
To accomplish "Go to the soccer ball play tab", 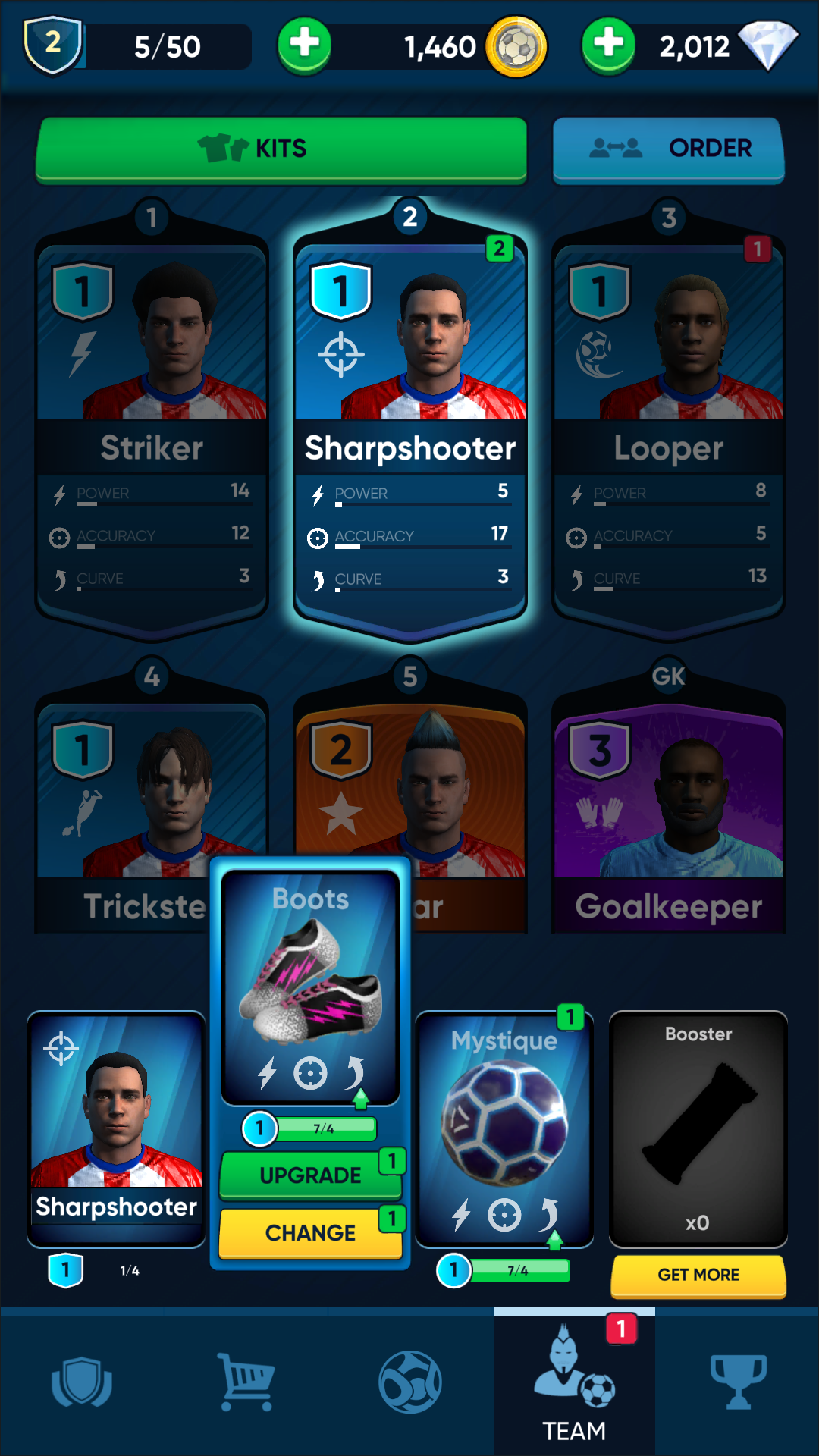I will pos(410,1382).
